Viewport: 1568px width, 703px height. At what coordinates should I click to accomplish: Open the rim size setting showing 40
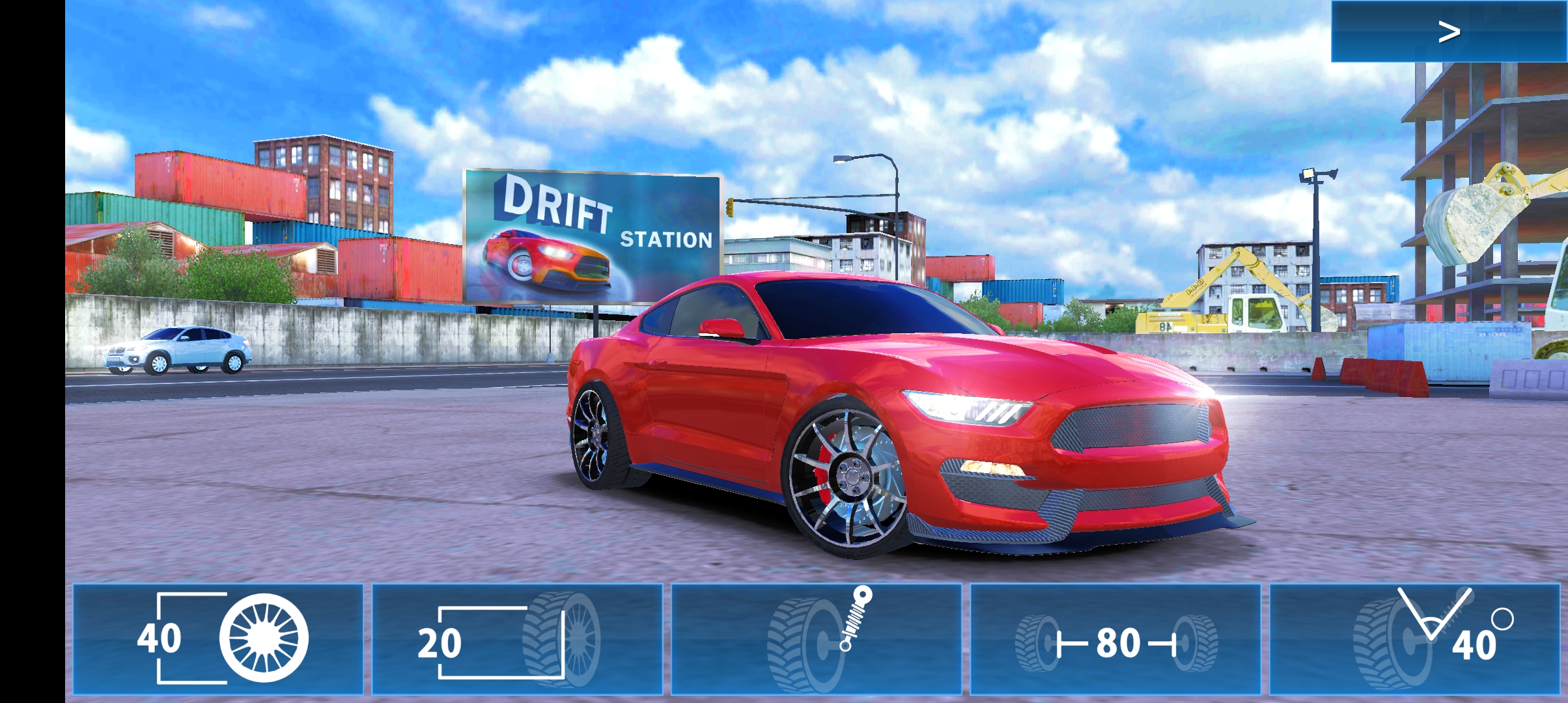[218, 639]
